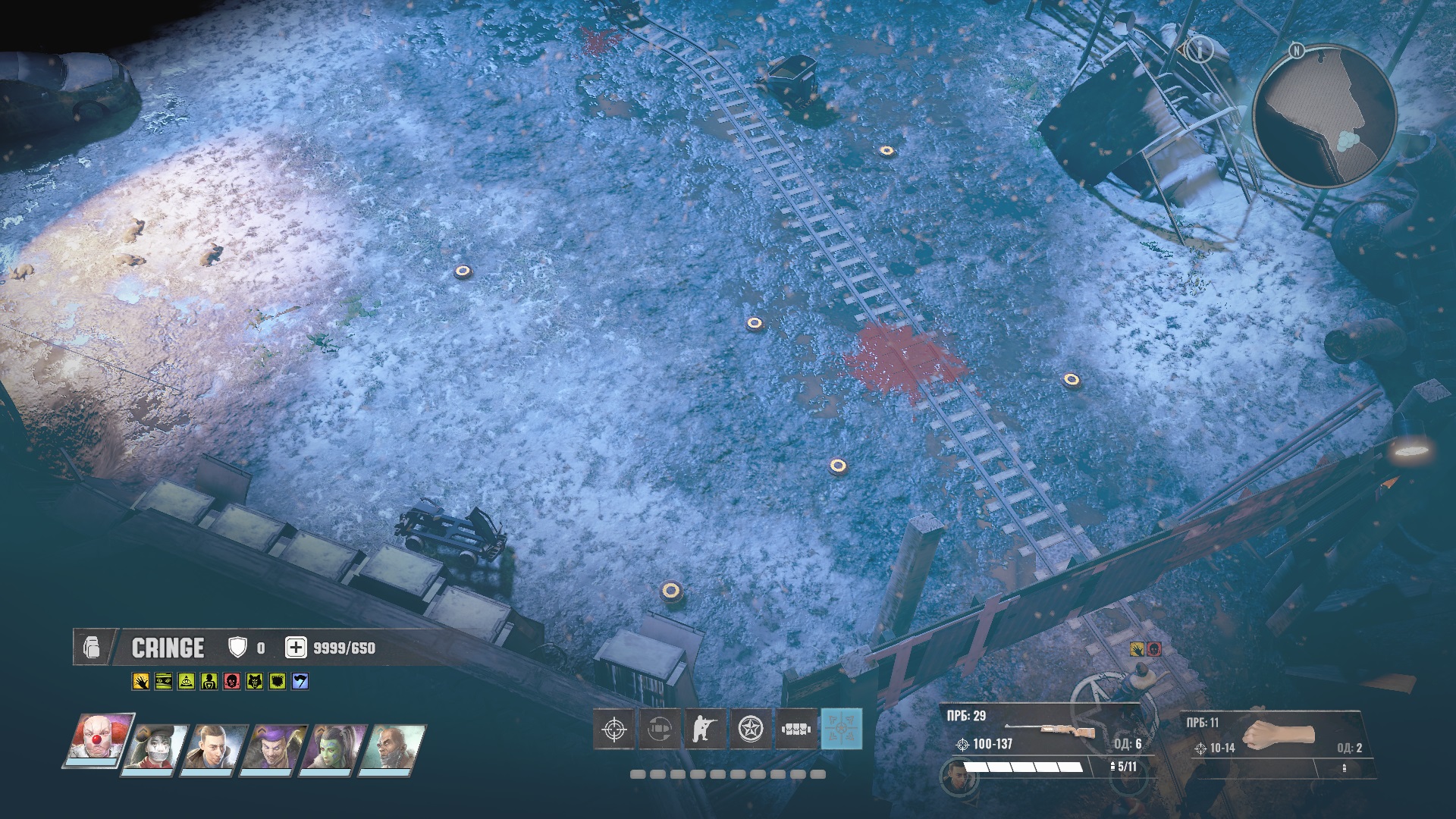Image resolution: width=1456 pixels, height=819 pixels.
Task: Inspect the blue flag status effect icon
Action: coord(300,681)
